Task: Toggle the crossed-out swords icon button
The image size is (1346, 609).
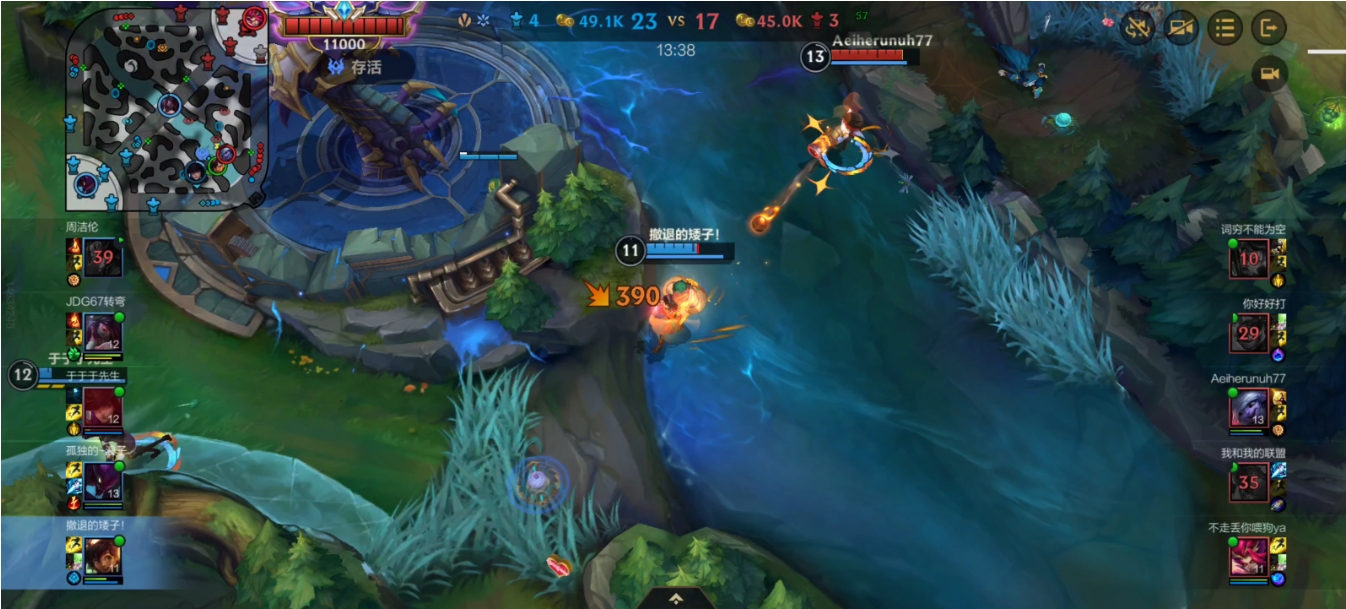Action: click(x=1138, y=28)
